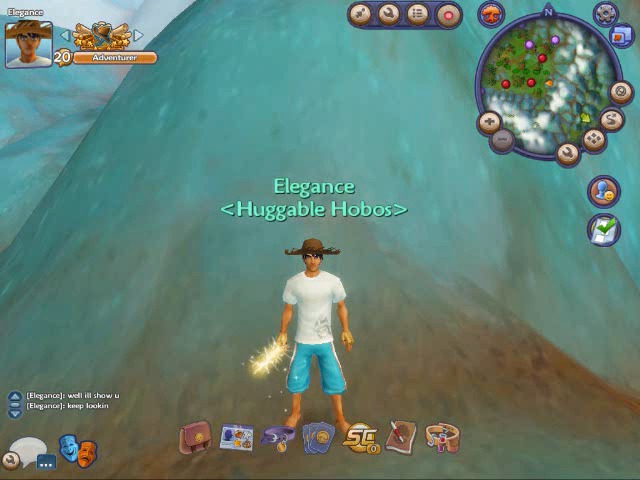Open the quest journal book

click(401, 436)
